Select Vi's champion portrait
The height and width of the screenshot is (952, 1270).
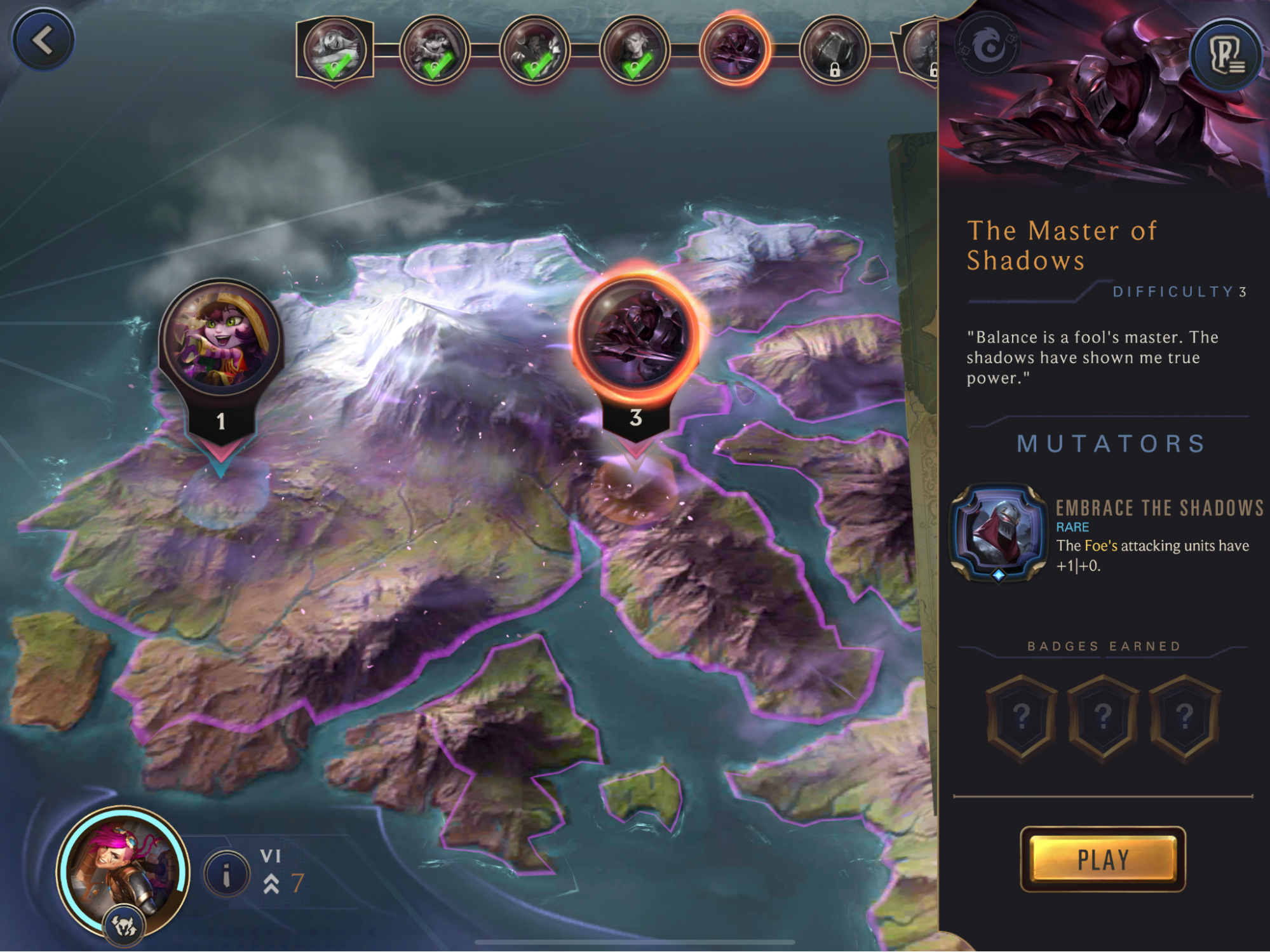[x=124, y=870]
